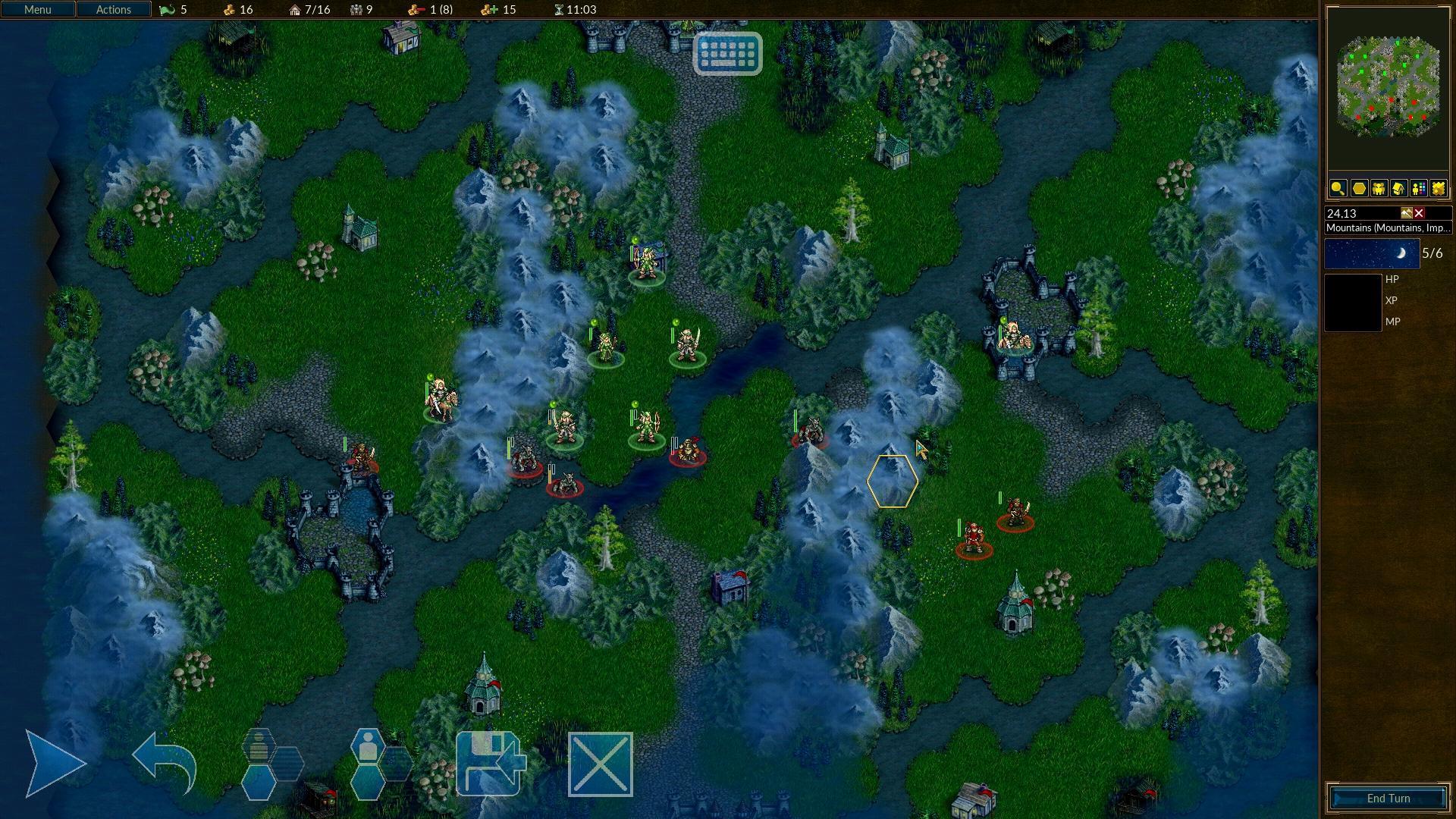Image resolution: width=1456 pixels, height=819 pixels.
Task: Open the on-screen keyboard icon at top center
Action: click(729, 54)
